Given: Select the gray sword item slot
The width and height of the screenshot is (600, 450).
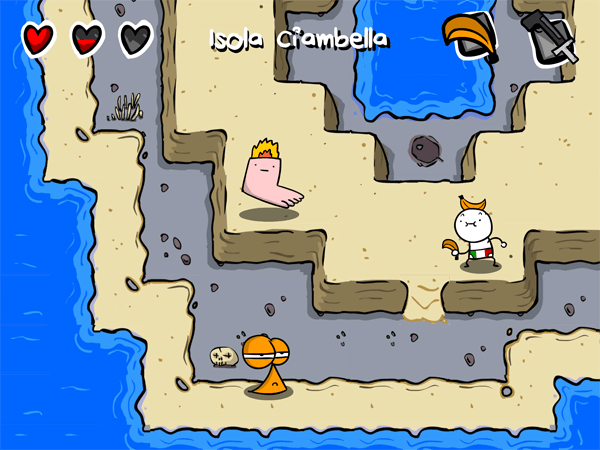Looking at the screenshot, I should click(549, 38).
